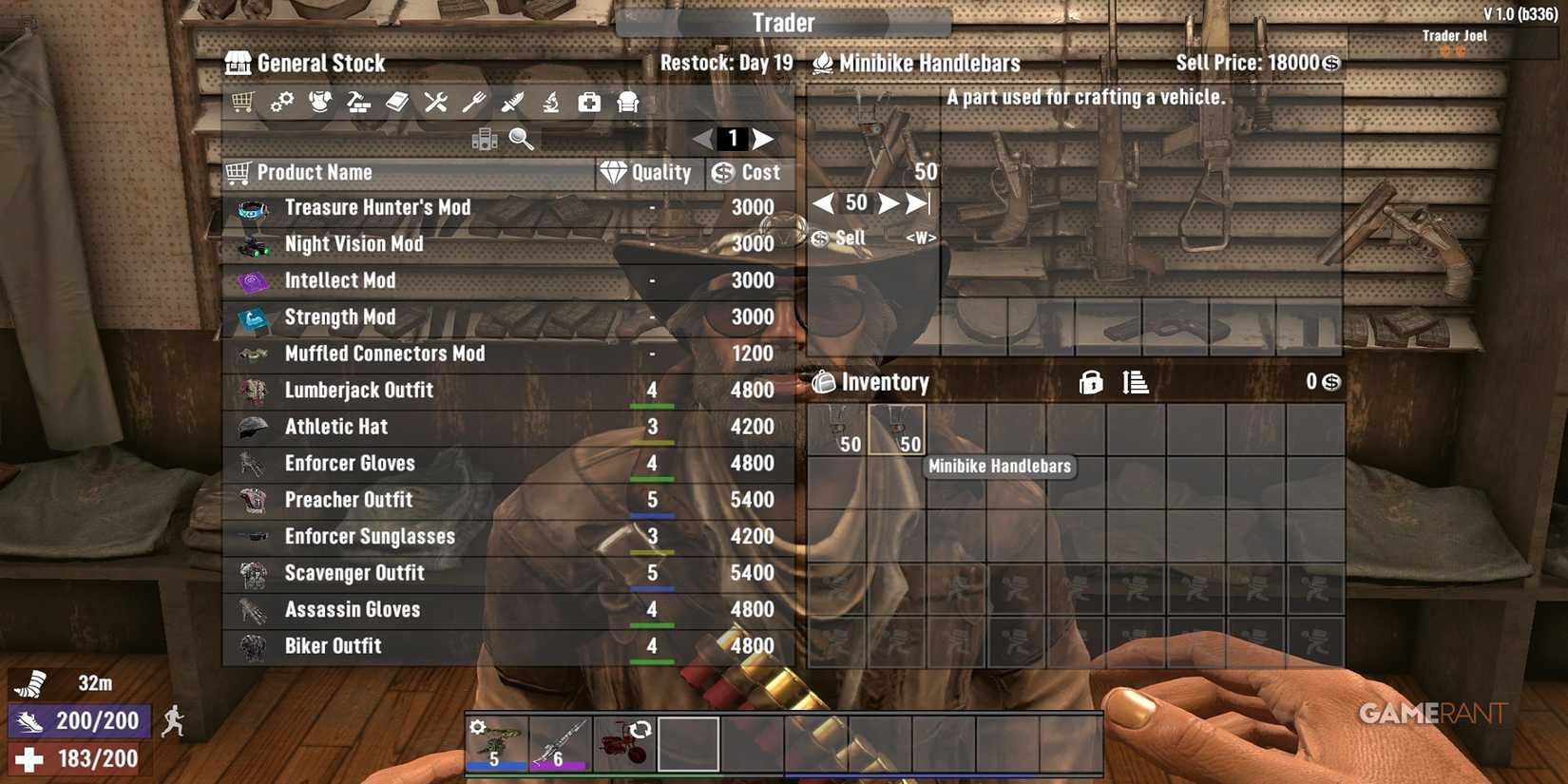The height and width of the screenshot is (784, 1568).
Task: Set sell quantity to maximum with rightmost arrow
Action: tap(917, 202)
